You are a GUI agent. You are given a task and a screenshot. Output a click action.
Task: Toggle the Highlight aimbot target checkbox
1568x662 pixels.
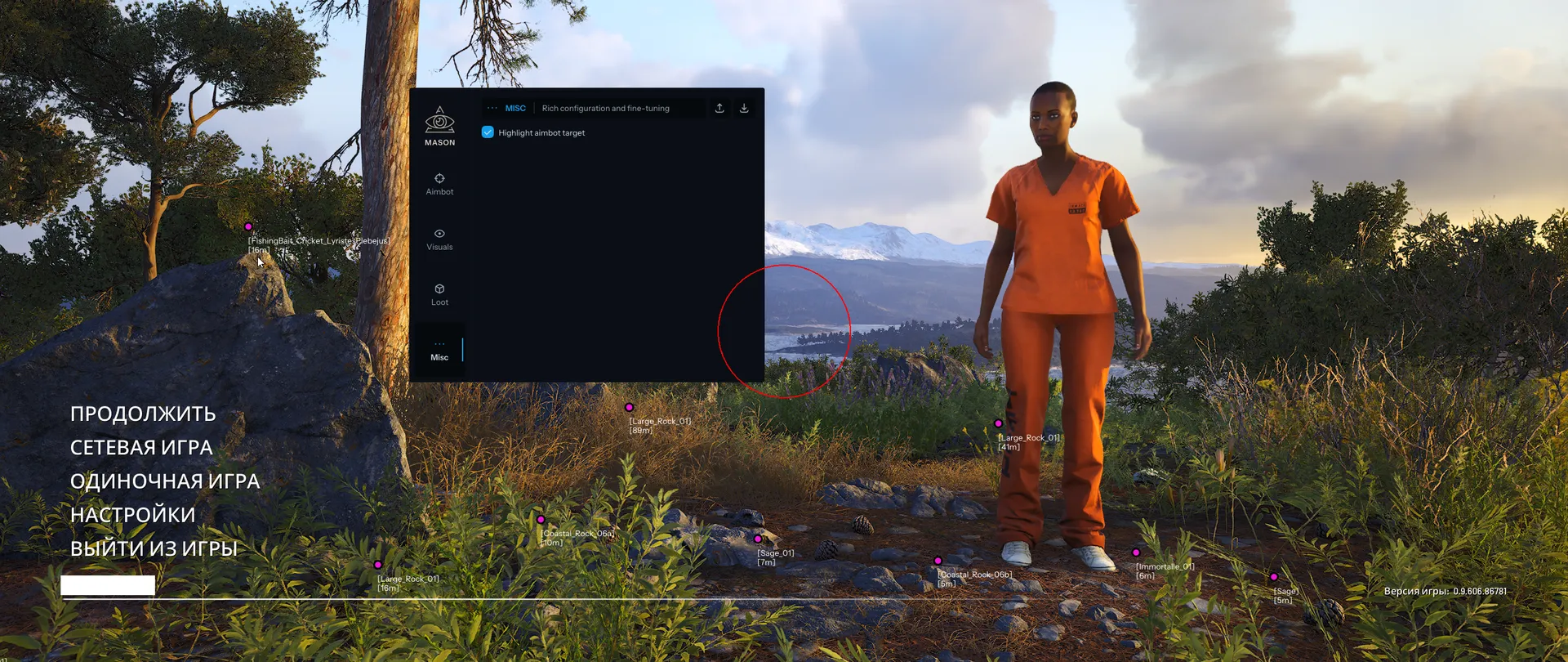click(x=488, y=132)
